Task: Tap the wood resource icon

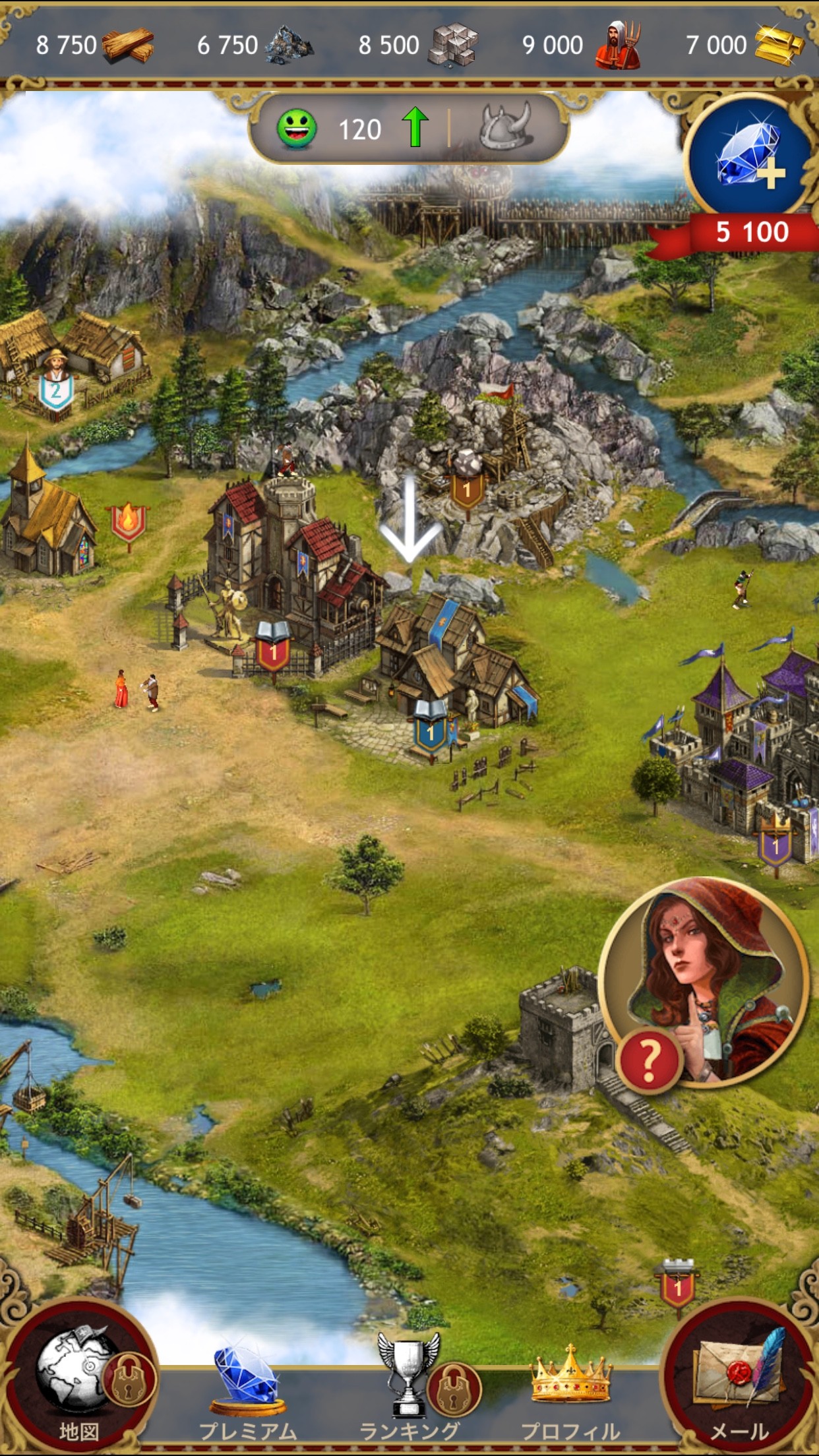Action: 128,45
